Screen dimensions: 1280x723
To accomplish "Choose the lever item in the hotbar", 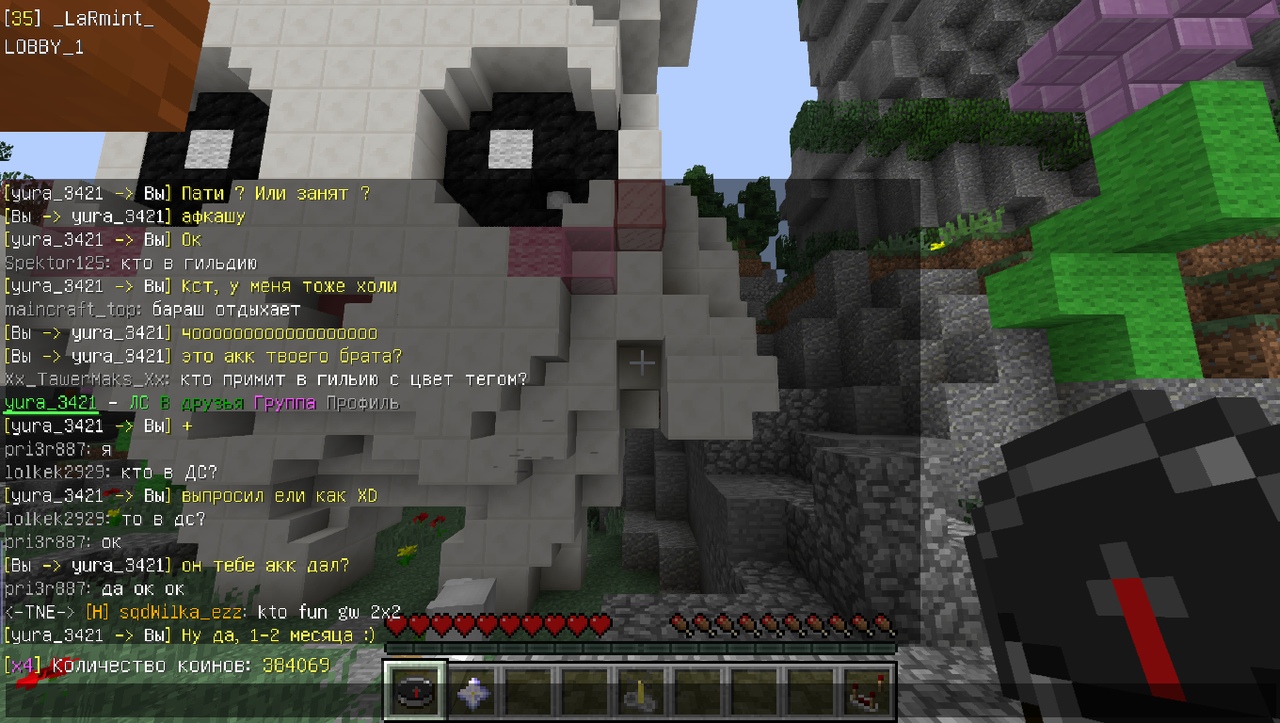I will tap(640, 692).
